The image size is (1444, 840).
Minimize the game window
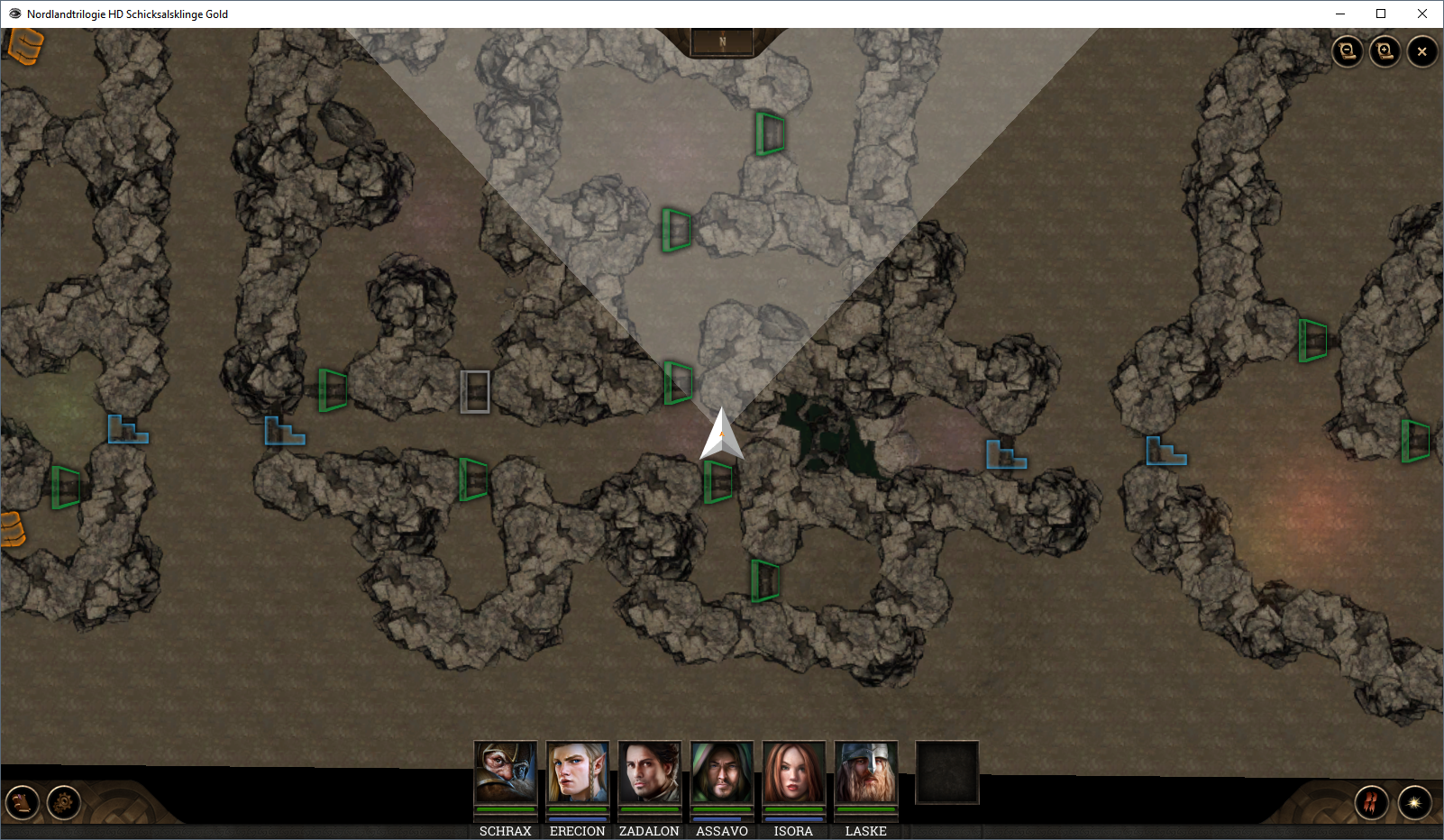coord(1339,14)
